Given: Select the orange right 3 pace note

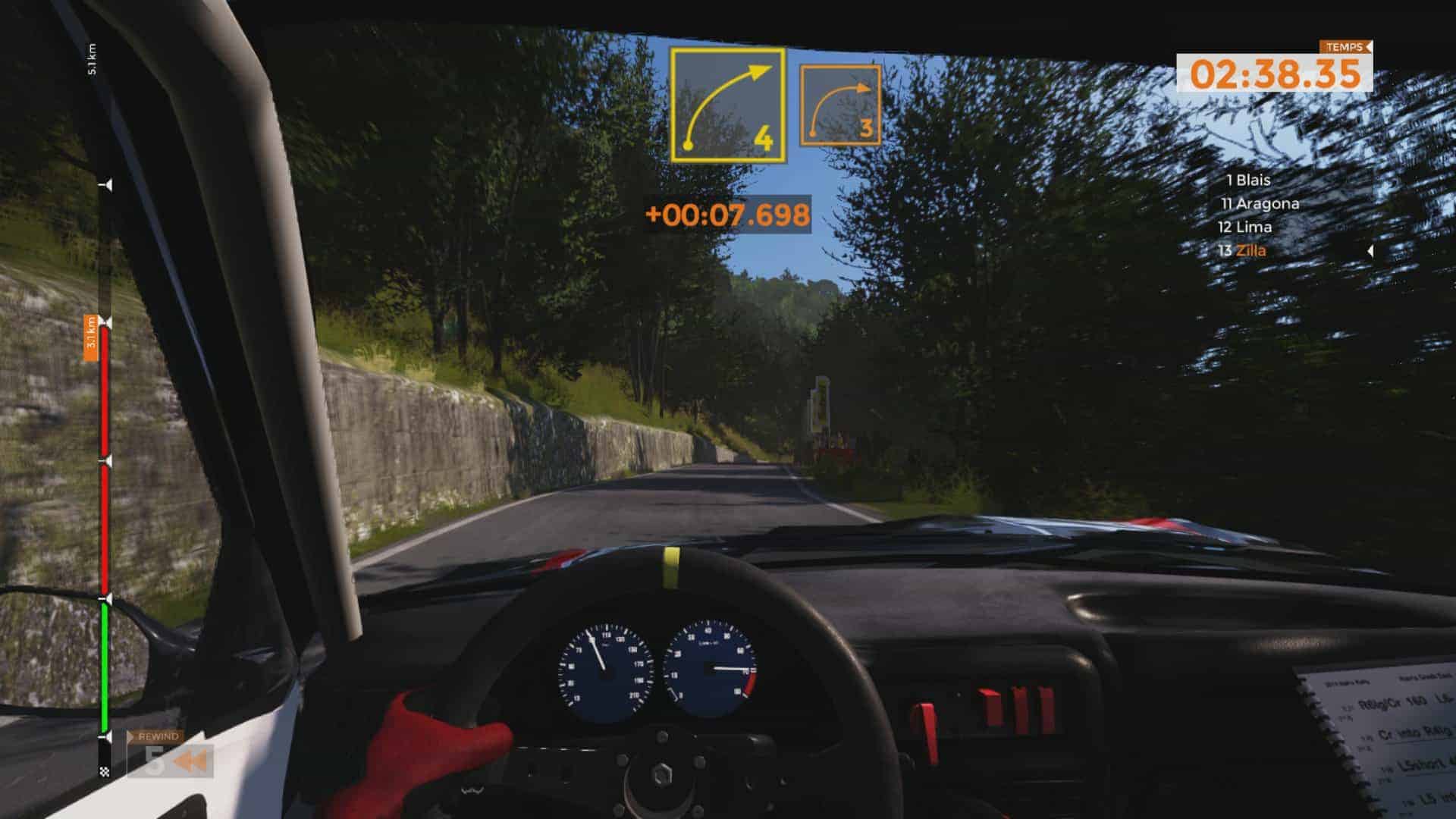Looking at the screenshot, I should [840, 105].
